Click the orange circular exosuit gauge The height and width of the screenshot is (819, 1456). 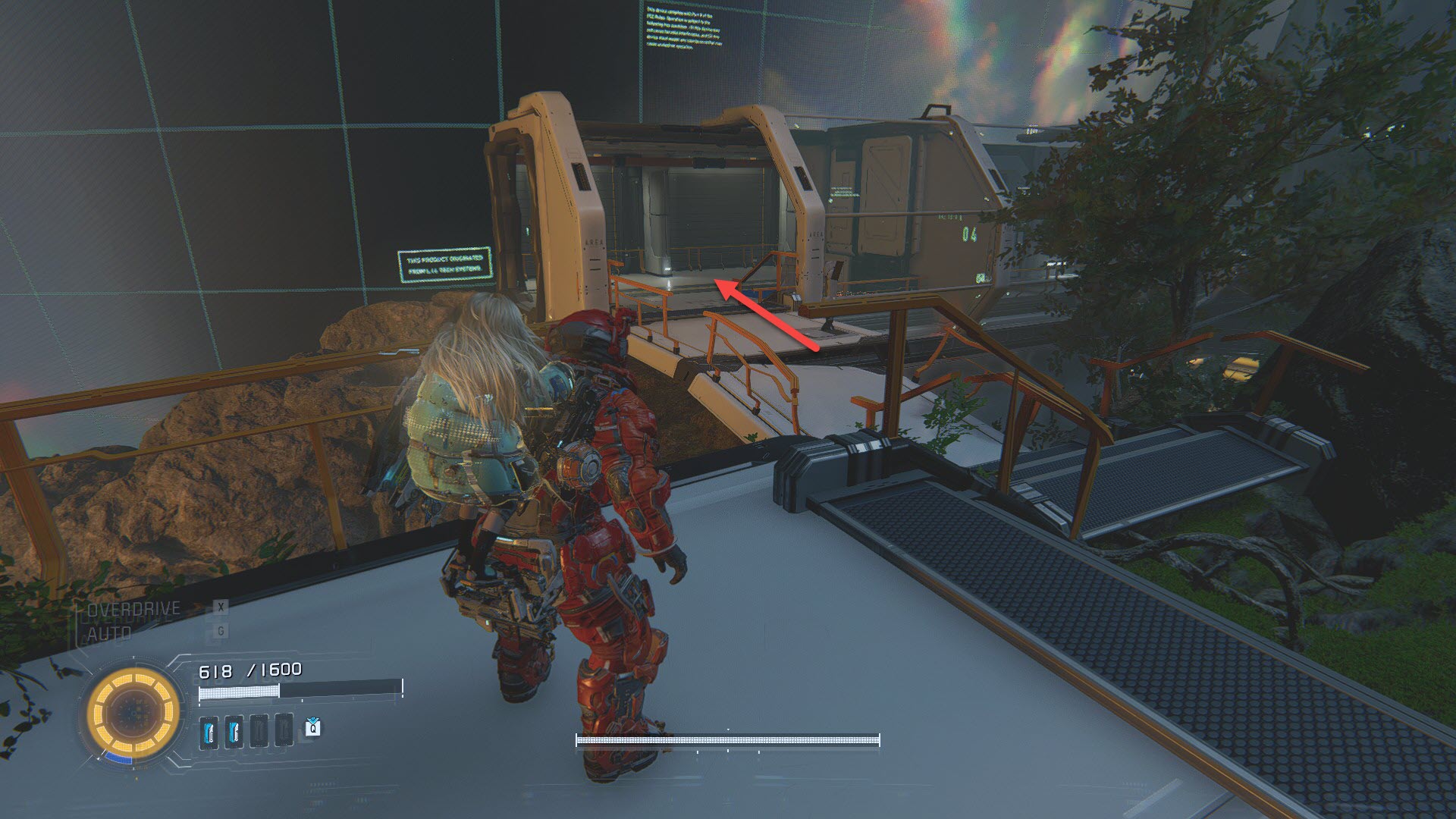click(133, 714)
